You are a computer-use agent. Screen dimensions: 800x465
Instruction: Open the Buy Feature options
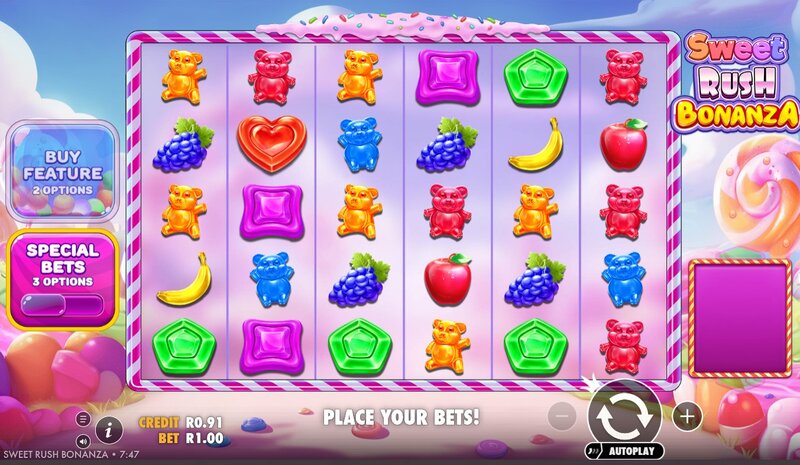tap(63, 170)
